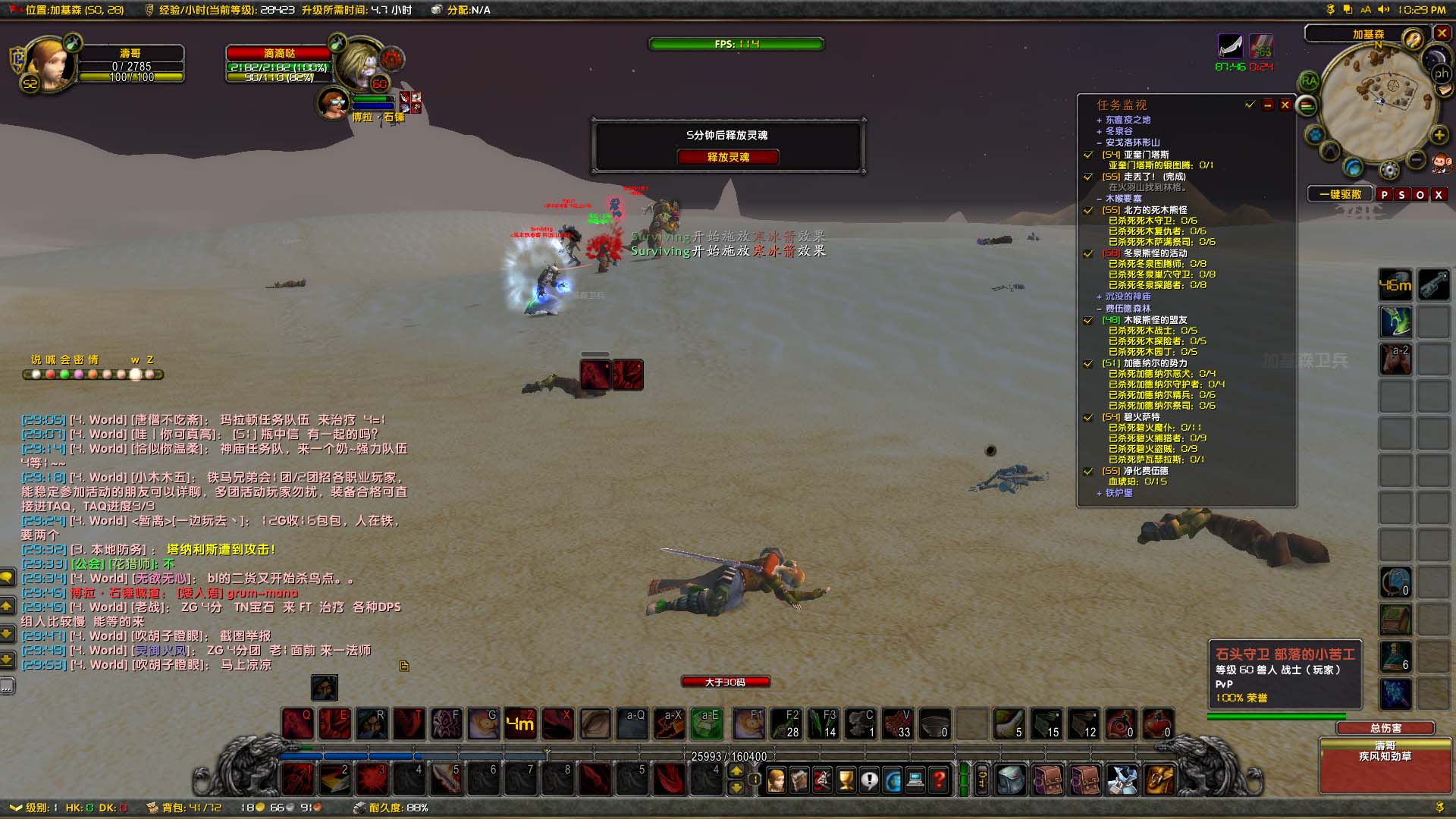Open the backpack bag icon

click(1012, 780)
